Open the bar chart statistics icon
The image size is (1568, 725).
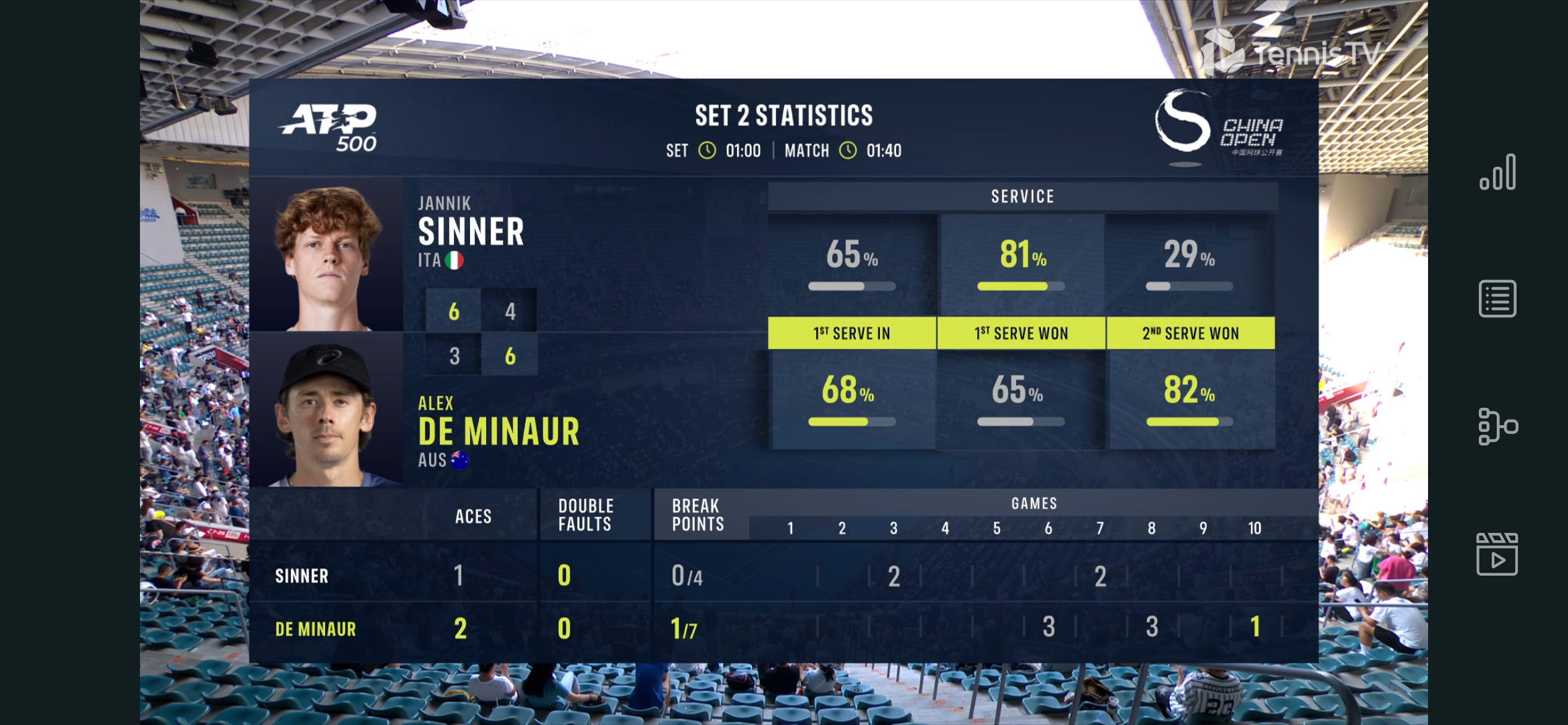click(1497, 172)
